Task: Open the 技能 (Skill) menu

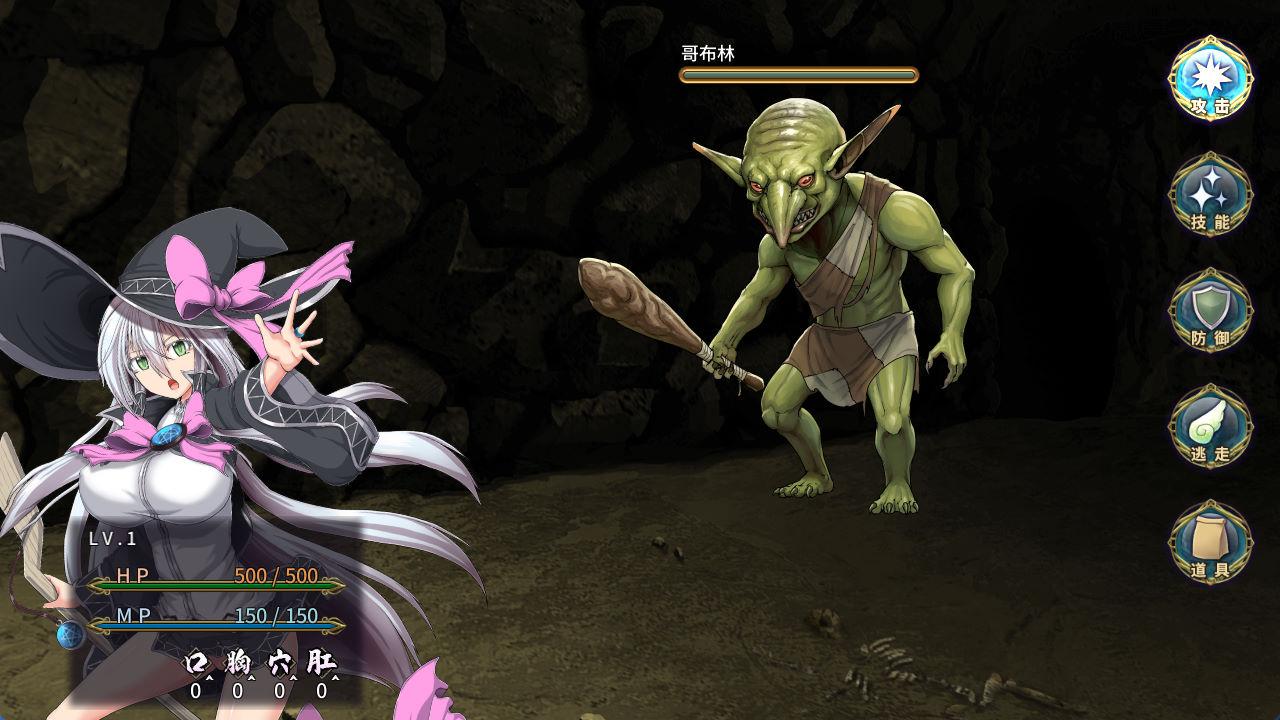Action: (1210, 195)
